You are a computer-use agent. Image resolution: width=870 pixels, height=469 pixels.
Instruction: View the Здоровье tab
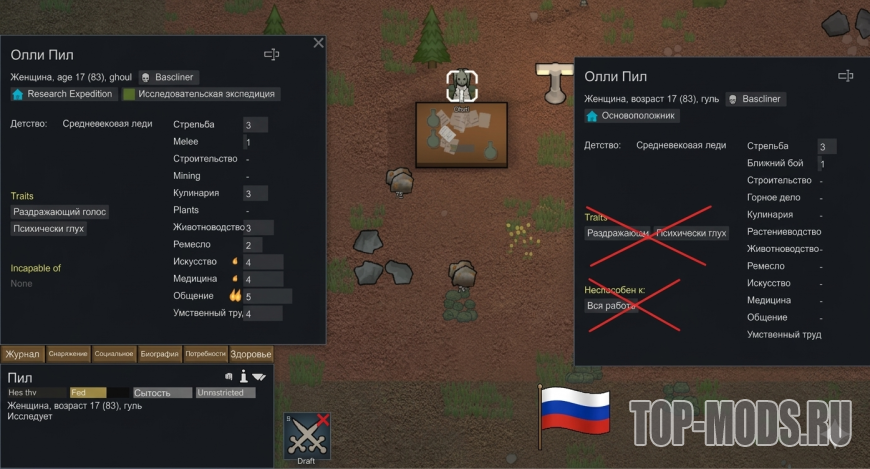(x=250, y=353)
